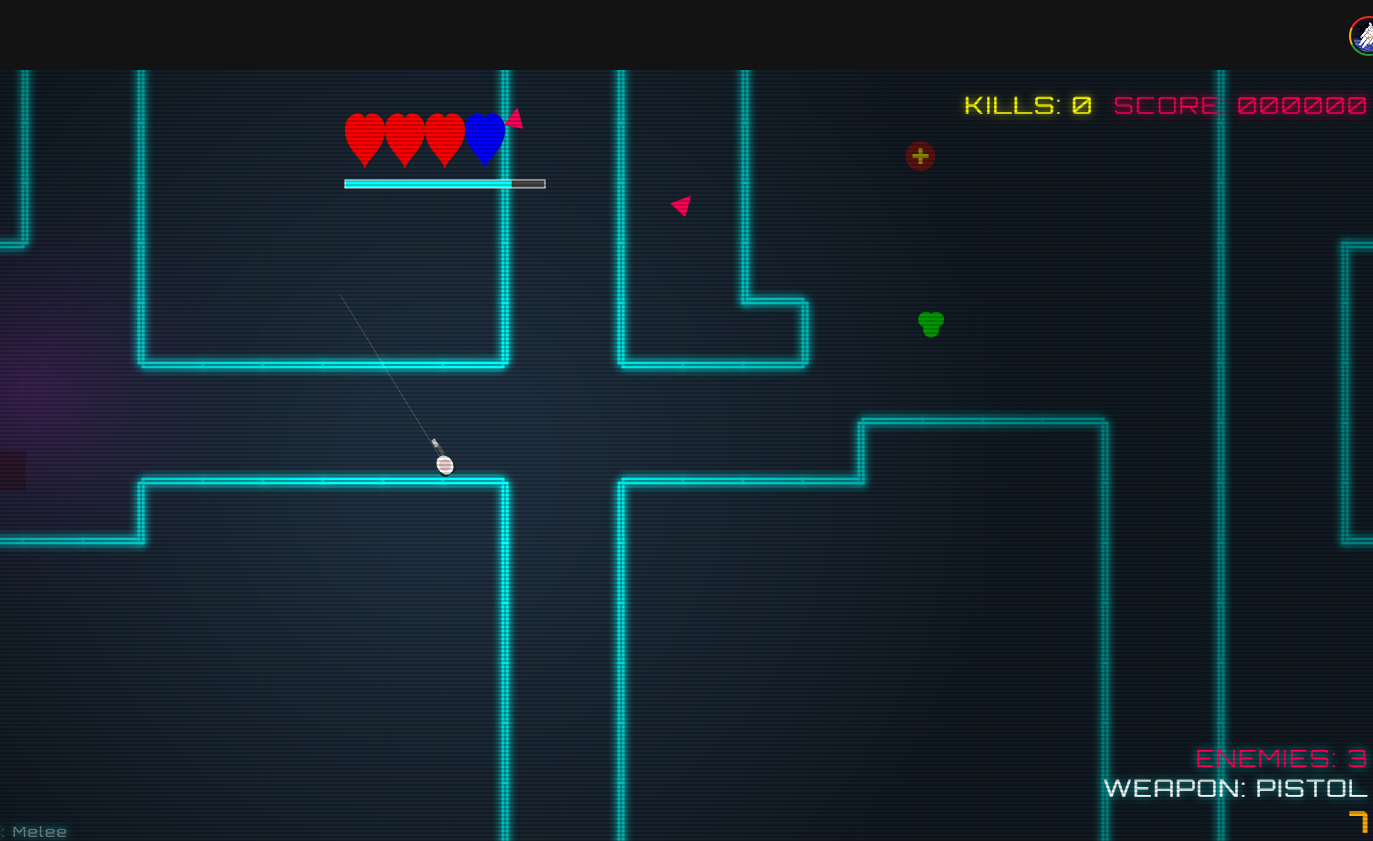Click the third red heart icon
This screenshot has height=841, width=1373.
pos(443,137)
